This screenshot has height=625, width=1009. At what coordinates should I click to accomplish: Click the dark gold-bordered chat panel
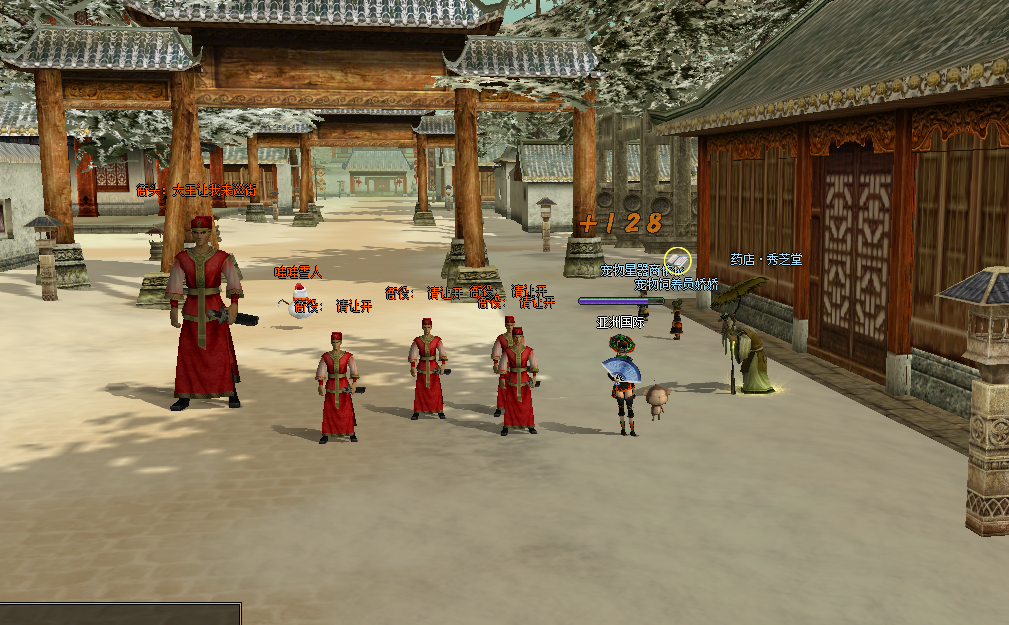[x=120, y=614]
